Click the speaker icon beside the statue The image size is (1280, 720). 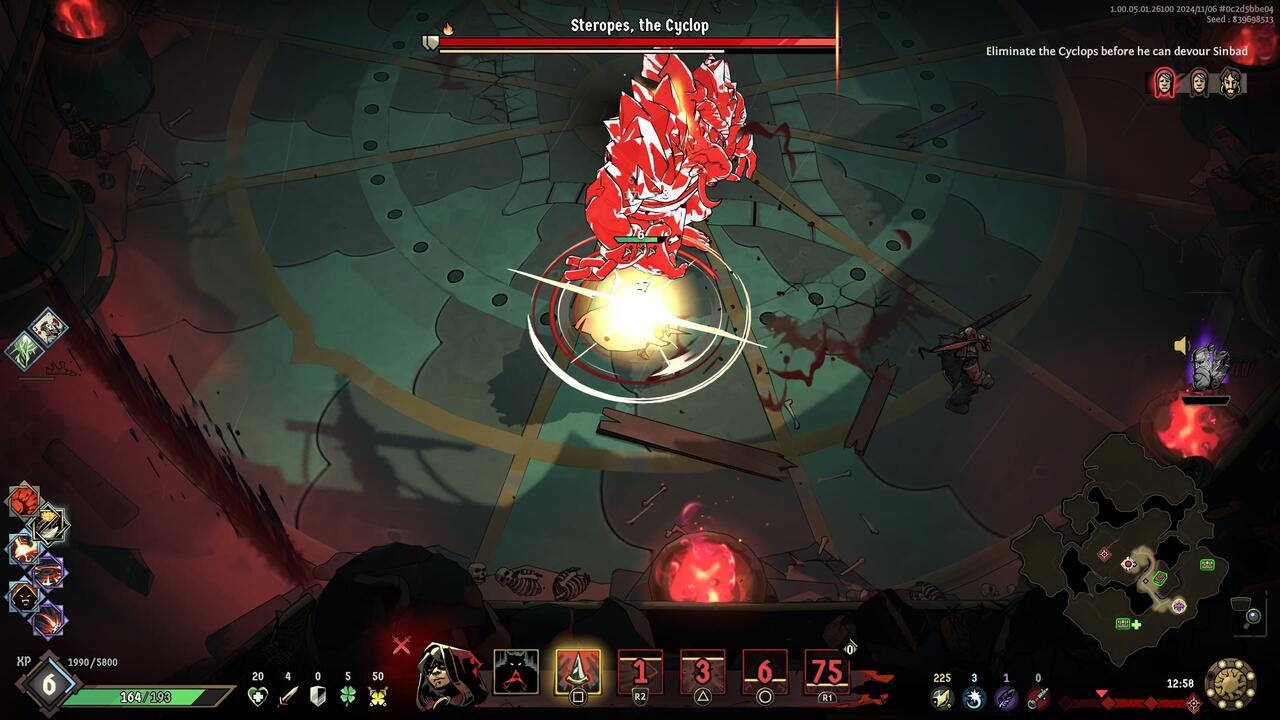(x=1181, y=346)
